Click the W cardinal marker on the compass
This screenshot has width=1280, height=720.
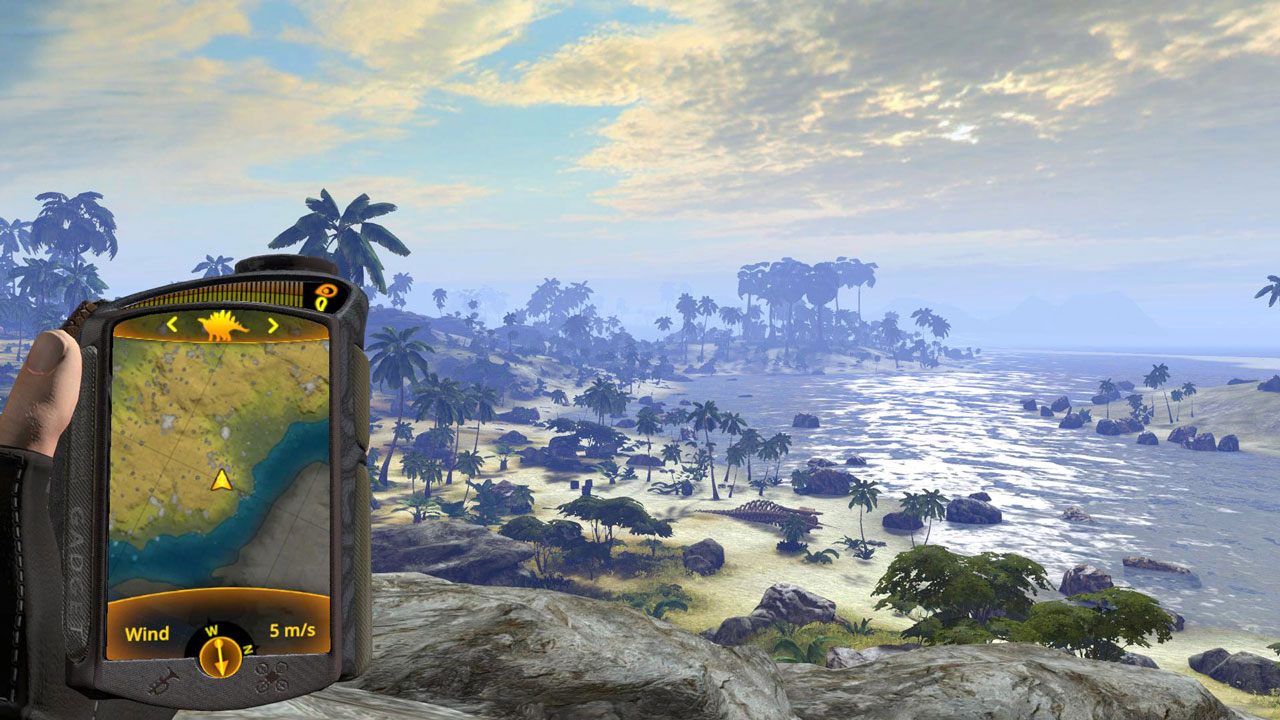pos(212,629)
